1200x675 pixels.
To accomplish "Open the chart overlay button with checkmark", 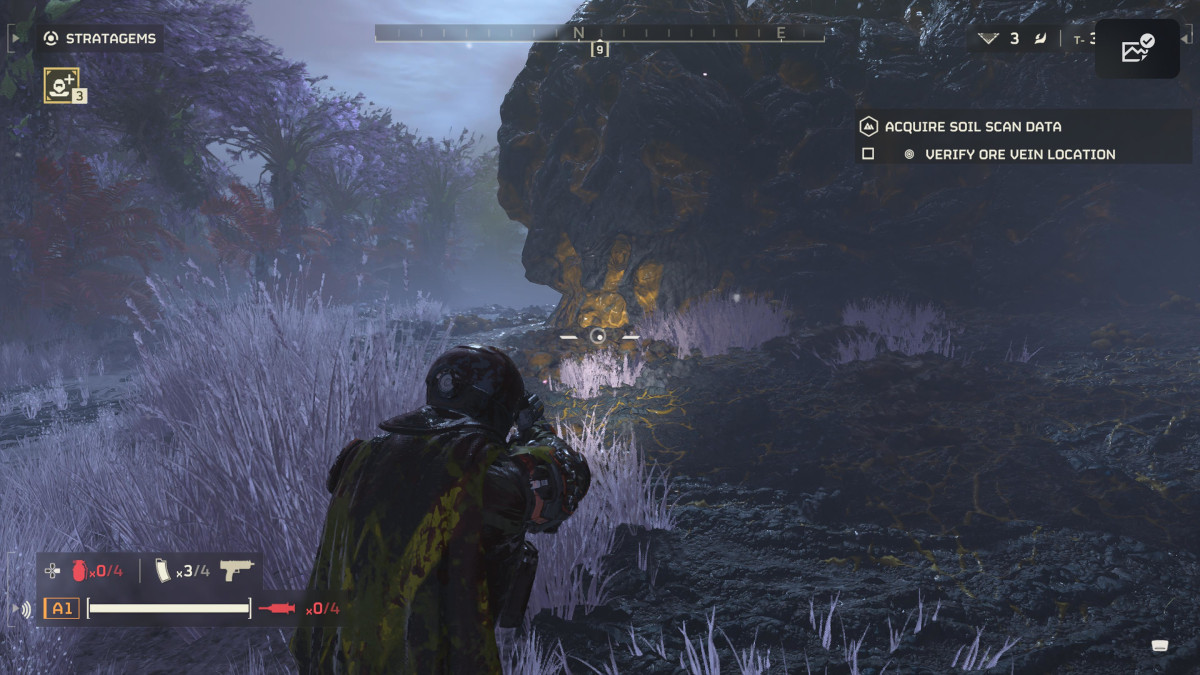I will (1137, 49).
